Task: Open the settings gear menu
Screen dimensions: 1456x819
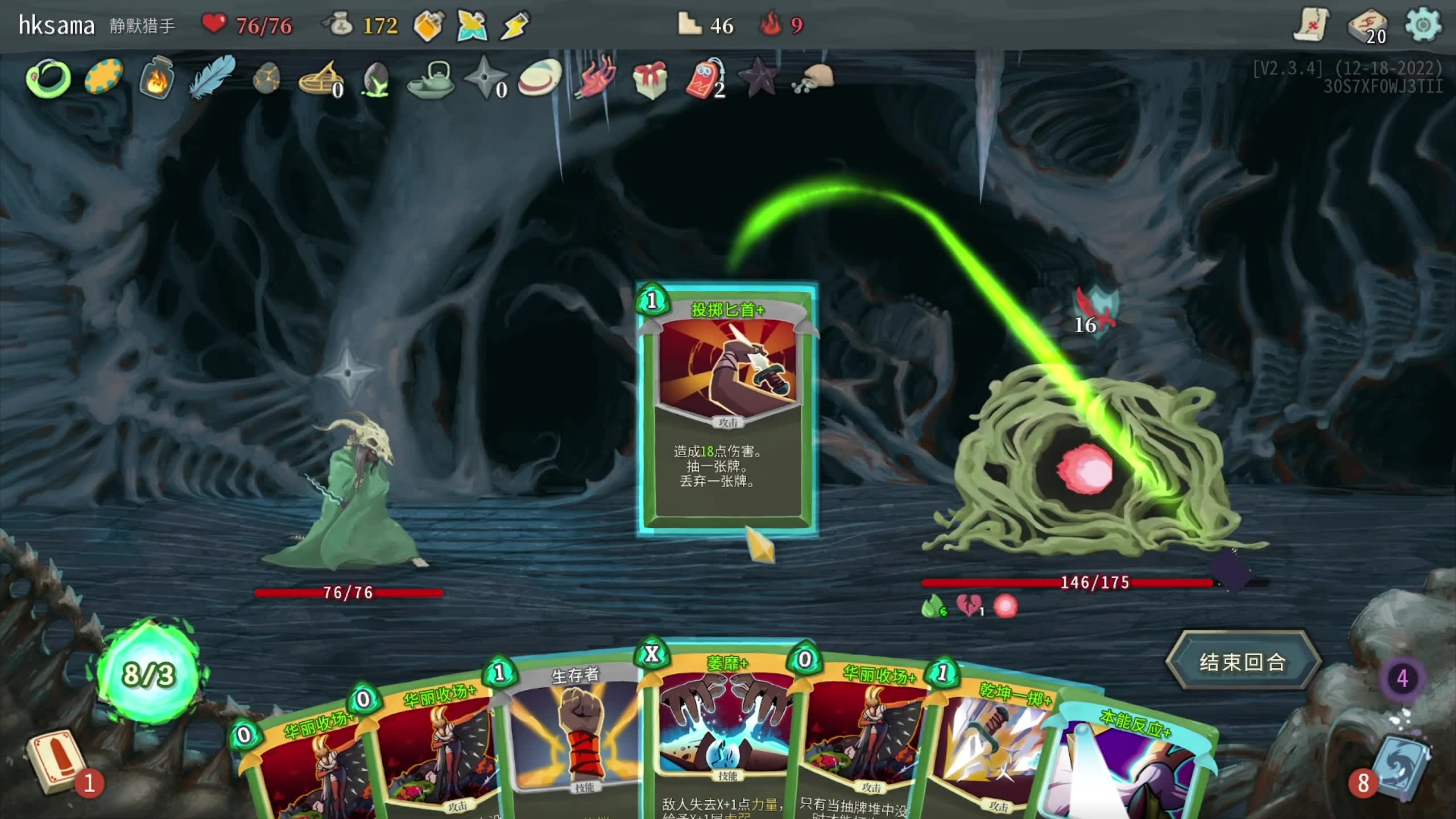Action: (x=1422, y=26)
